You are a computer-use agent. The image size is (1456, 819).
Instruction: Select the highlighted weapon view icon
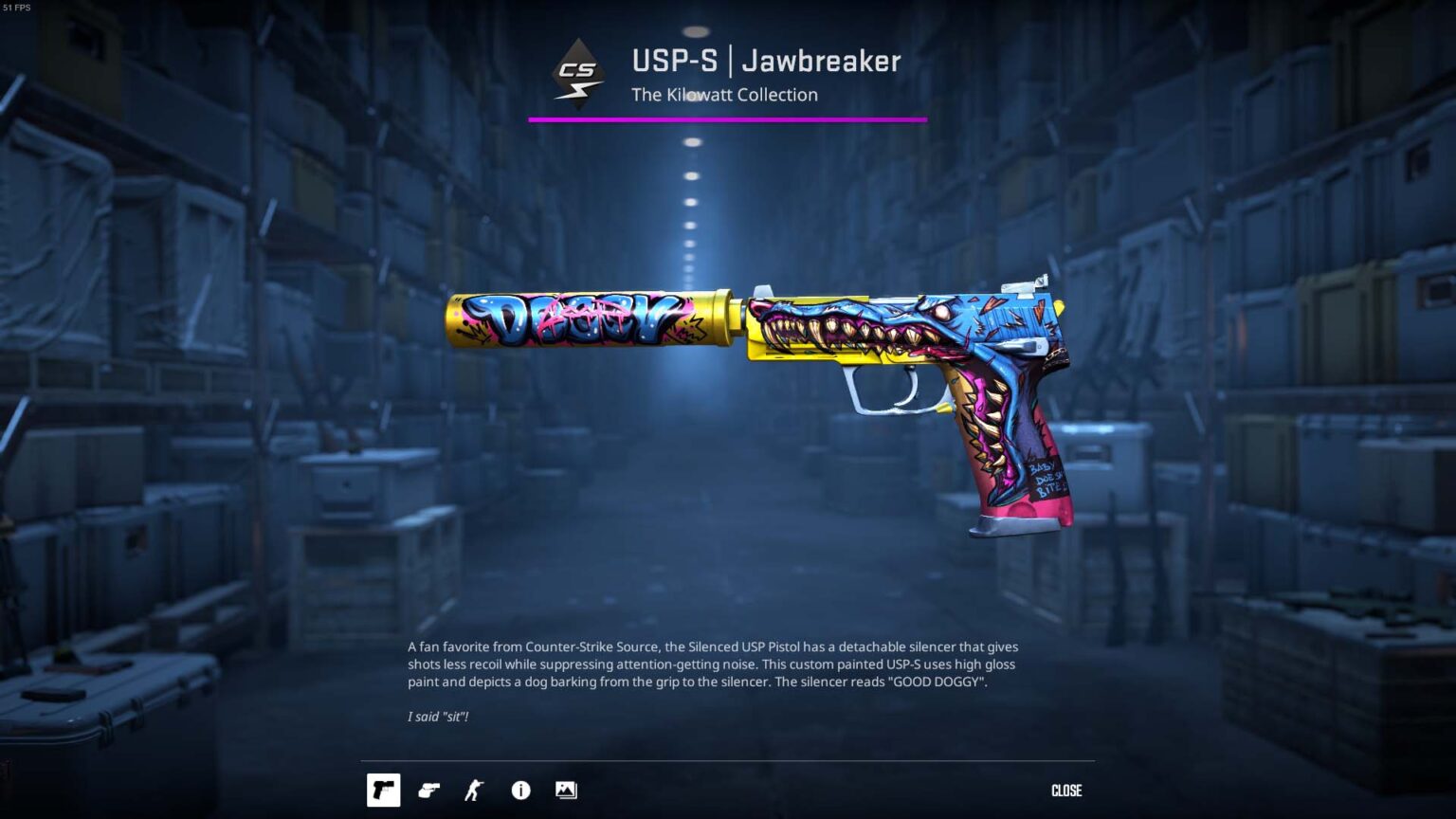384,790
